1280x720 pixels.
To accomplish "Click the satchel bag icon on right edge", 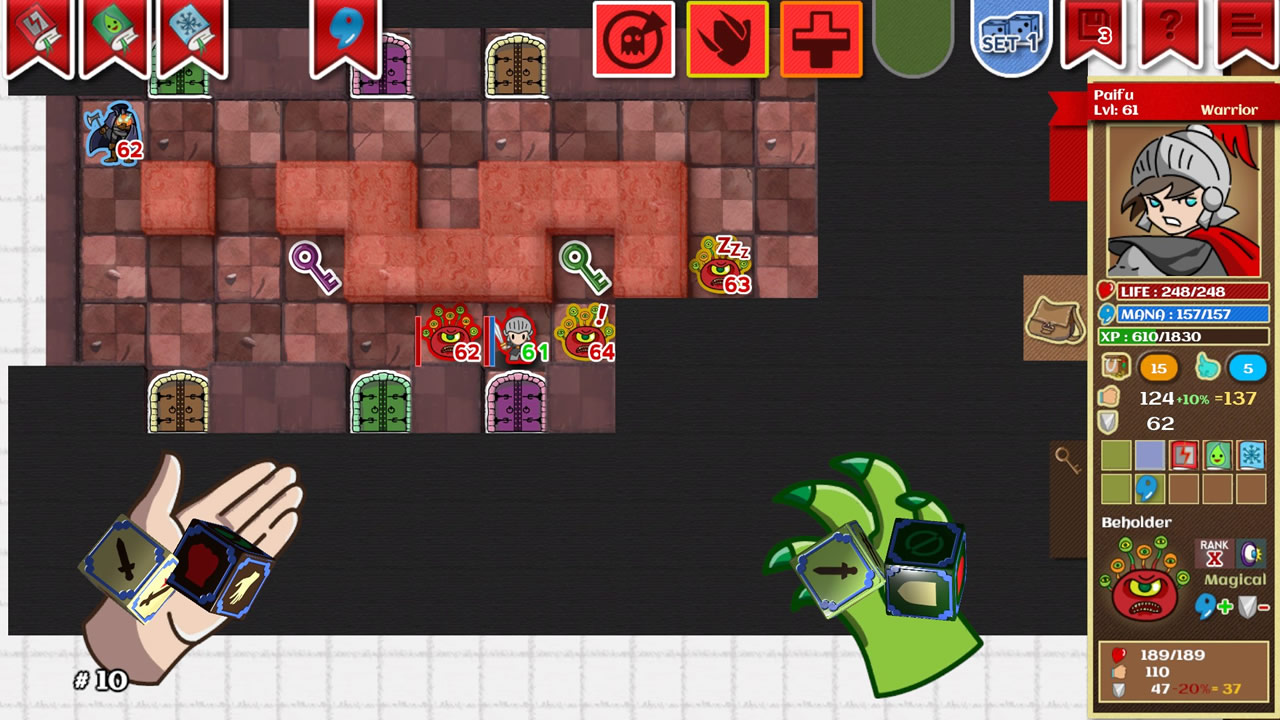I will coord(1055,320).
